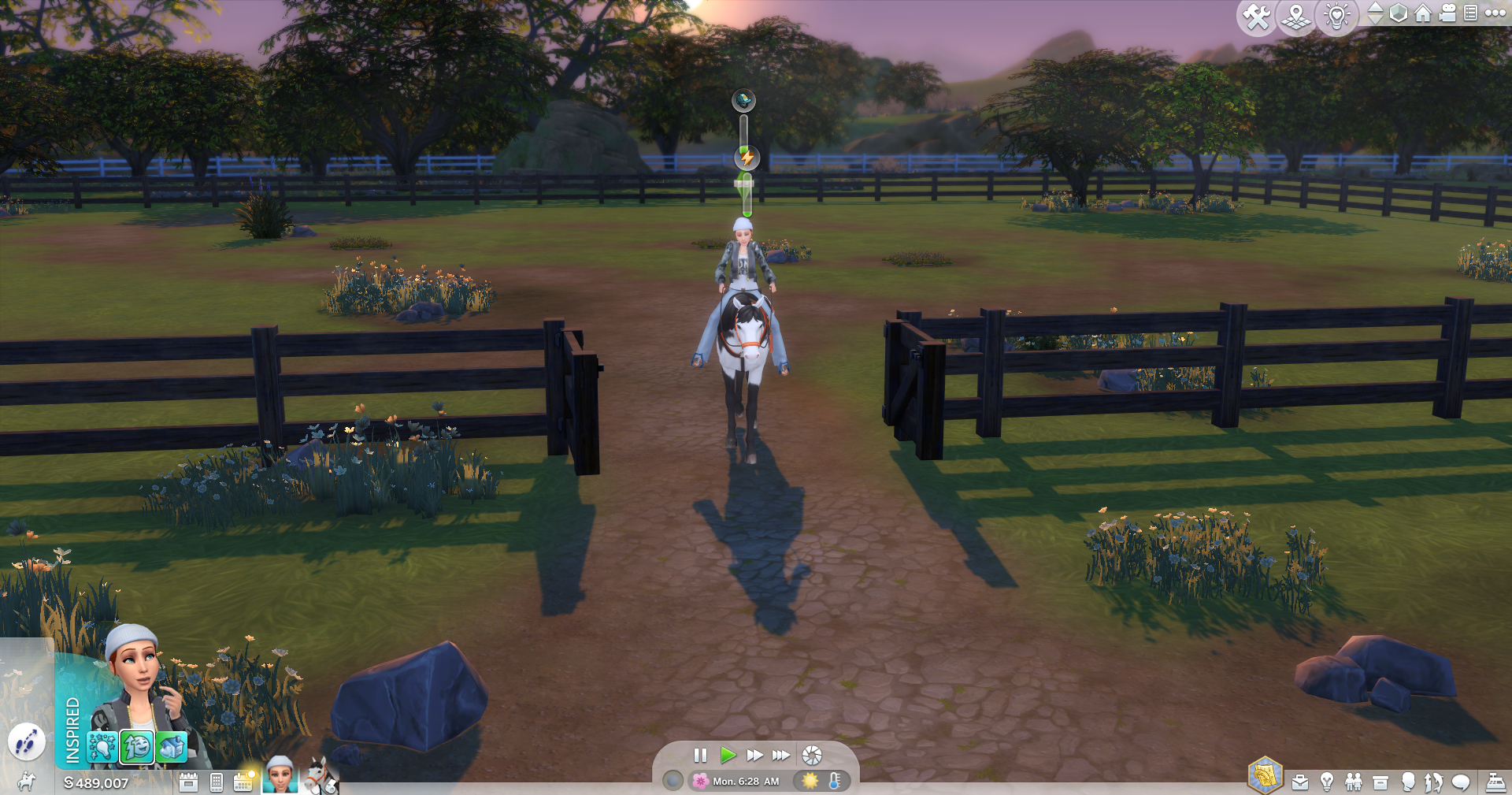1512x795 pixels.
Task: Open camera controls via the video camera icon
Action: pyautogui.click(x=1447, y=13)
